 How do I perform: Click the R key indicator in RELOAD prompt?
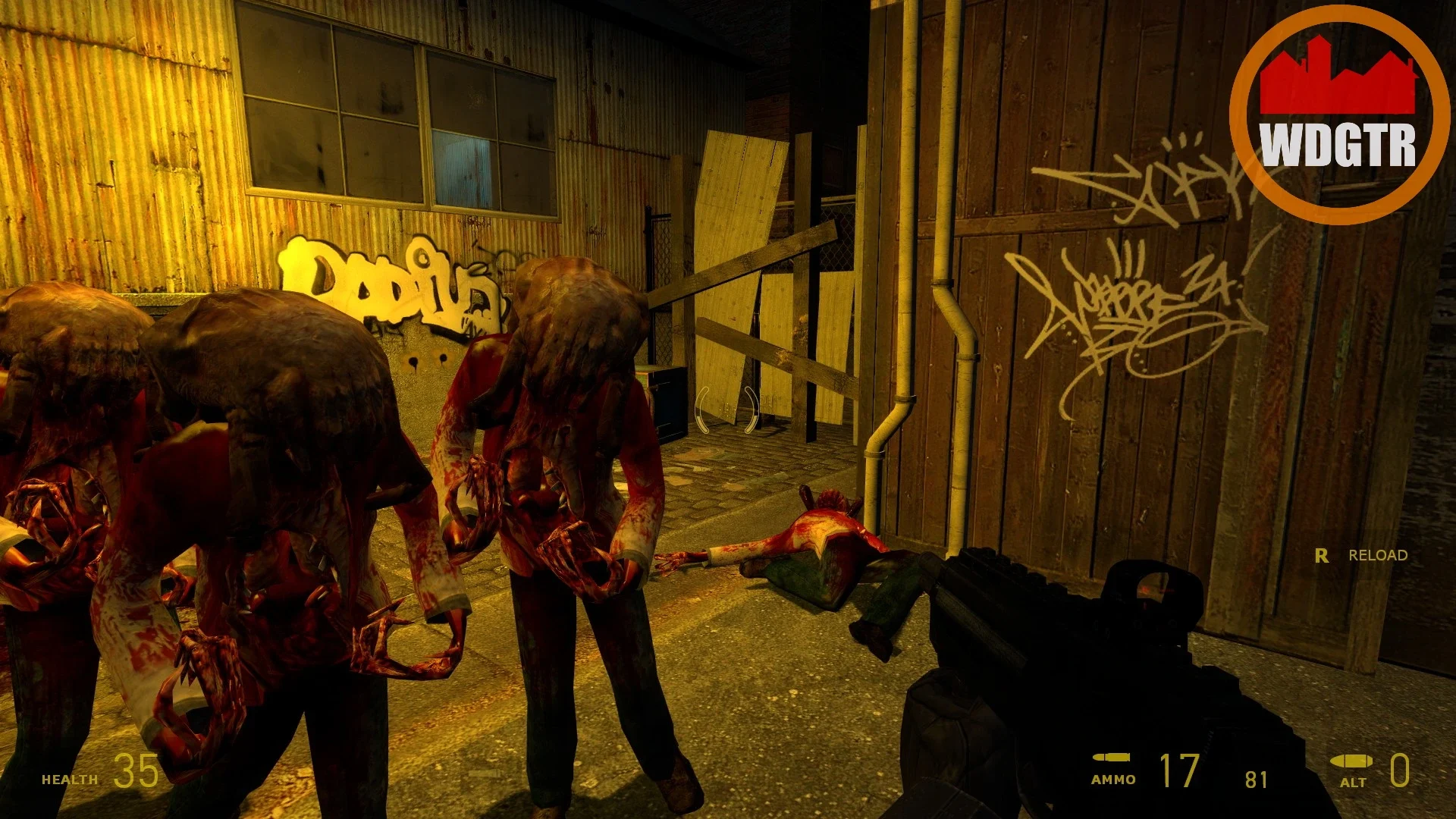tap(1320, 556)
